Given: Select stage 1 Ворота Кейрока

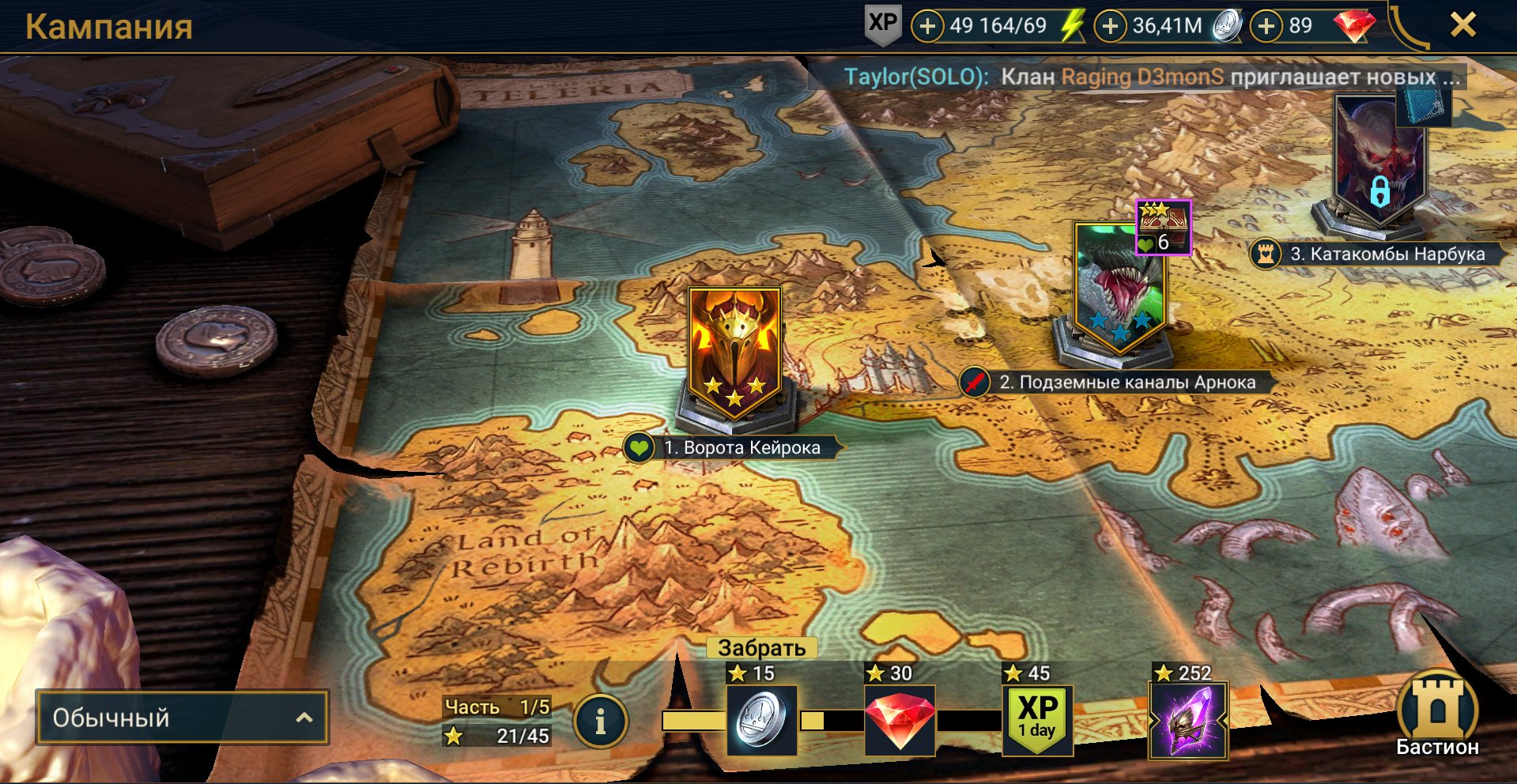Looking at the screenshot, I should (x=734, y=352).
